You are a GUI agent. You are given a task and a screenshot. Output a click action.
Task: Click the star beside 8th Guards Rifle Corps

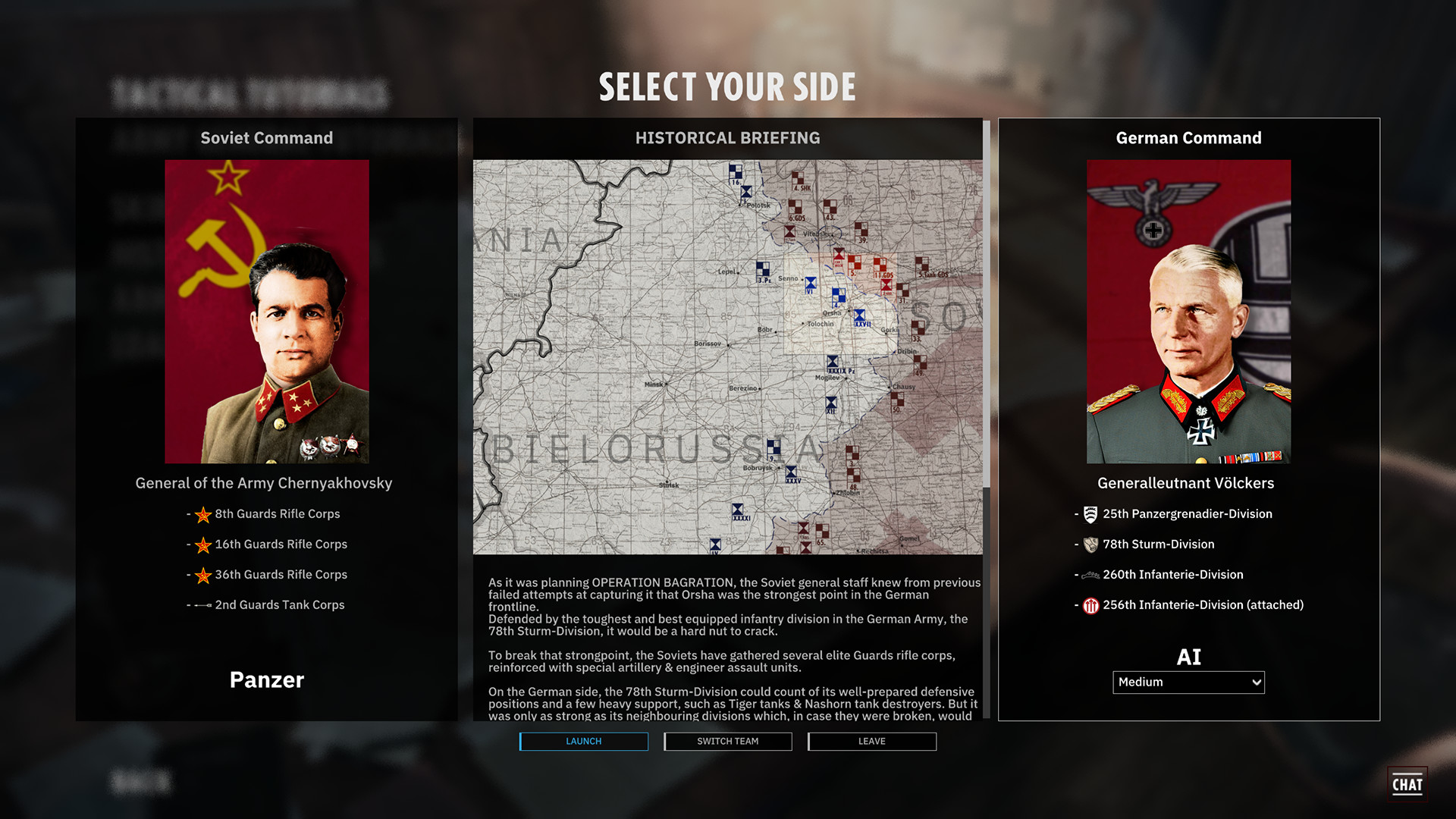202,515
